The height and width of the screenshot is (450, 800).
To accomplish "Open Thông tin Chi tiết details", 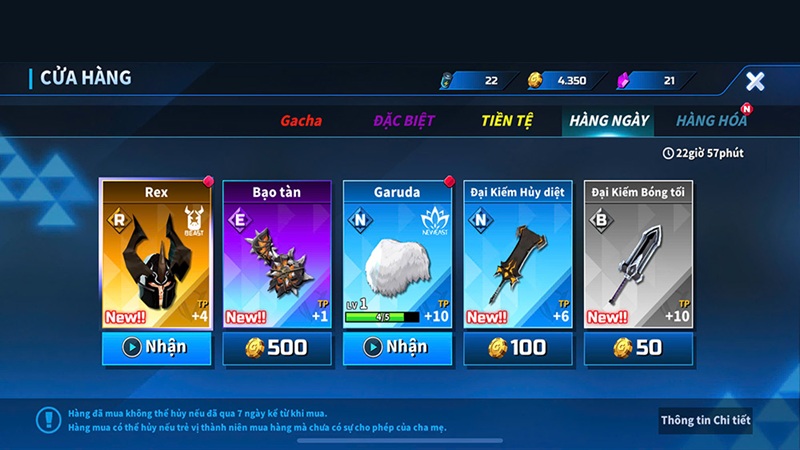I will click(705, 420).
